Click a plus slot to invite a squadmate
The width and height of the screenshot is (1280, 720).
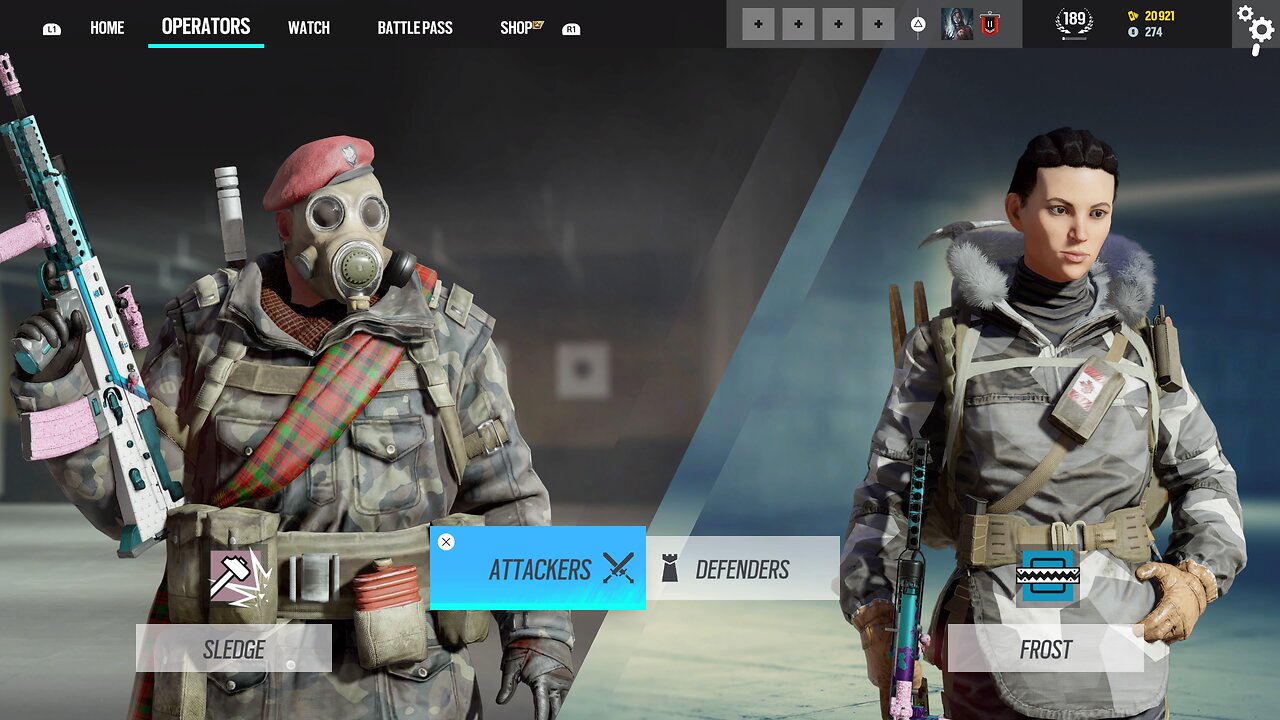tap(758, 23)
